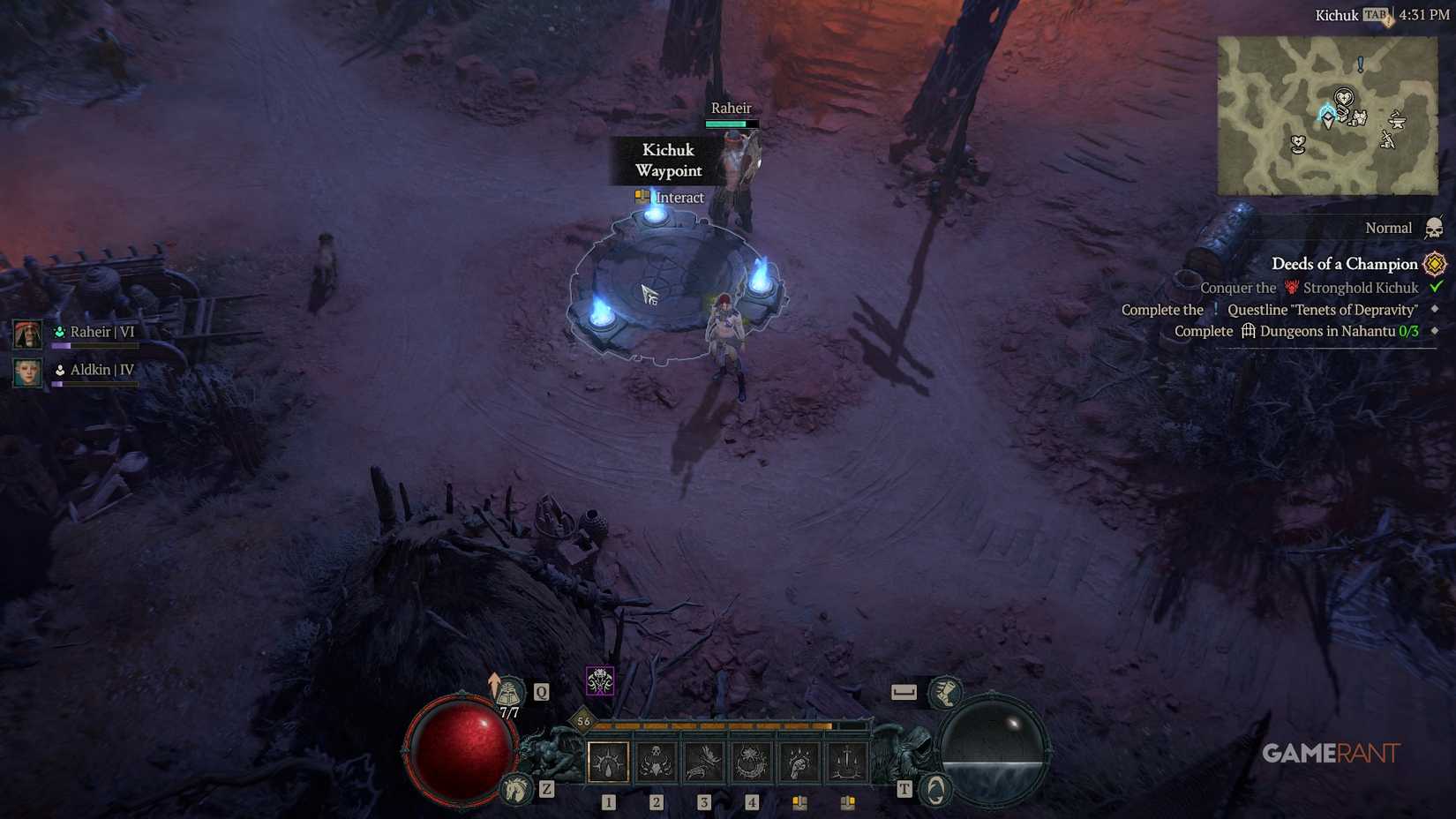This screenshot has width=1456, height=819.
Task: Open the seasonal journey purple sigil icon
Action: (x=599, y=680)
